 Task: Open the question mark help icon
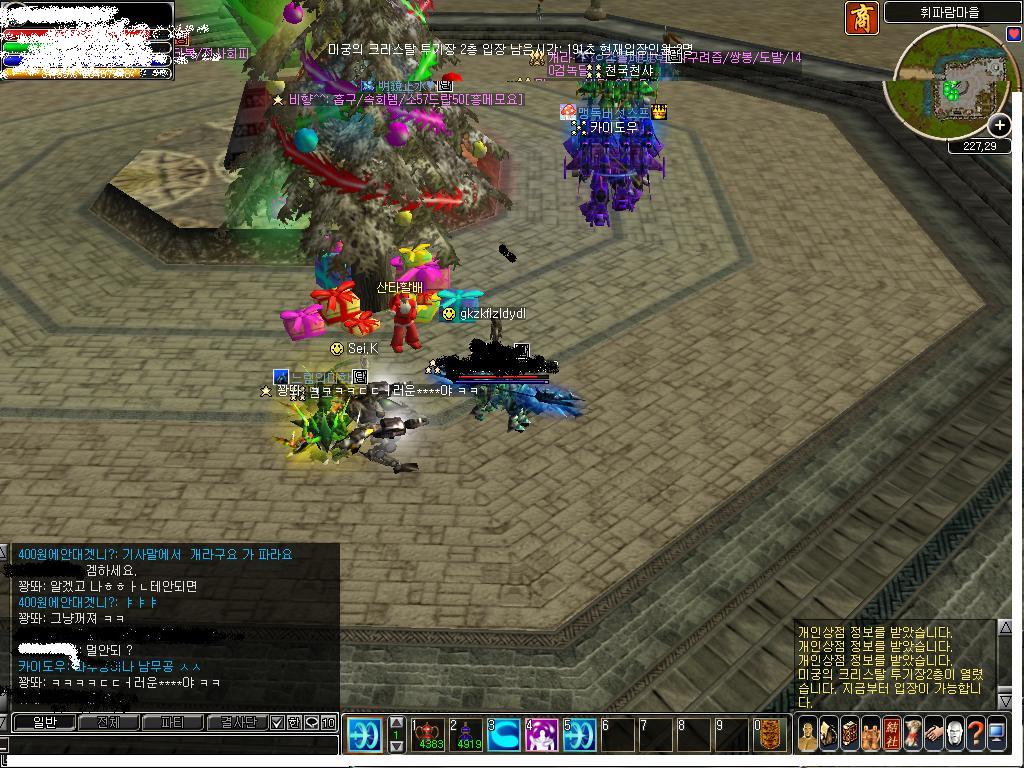(975, 734)
